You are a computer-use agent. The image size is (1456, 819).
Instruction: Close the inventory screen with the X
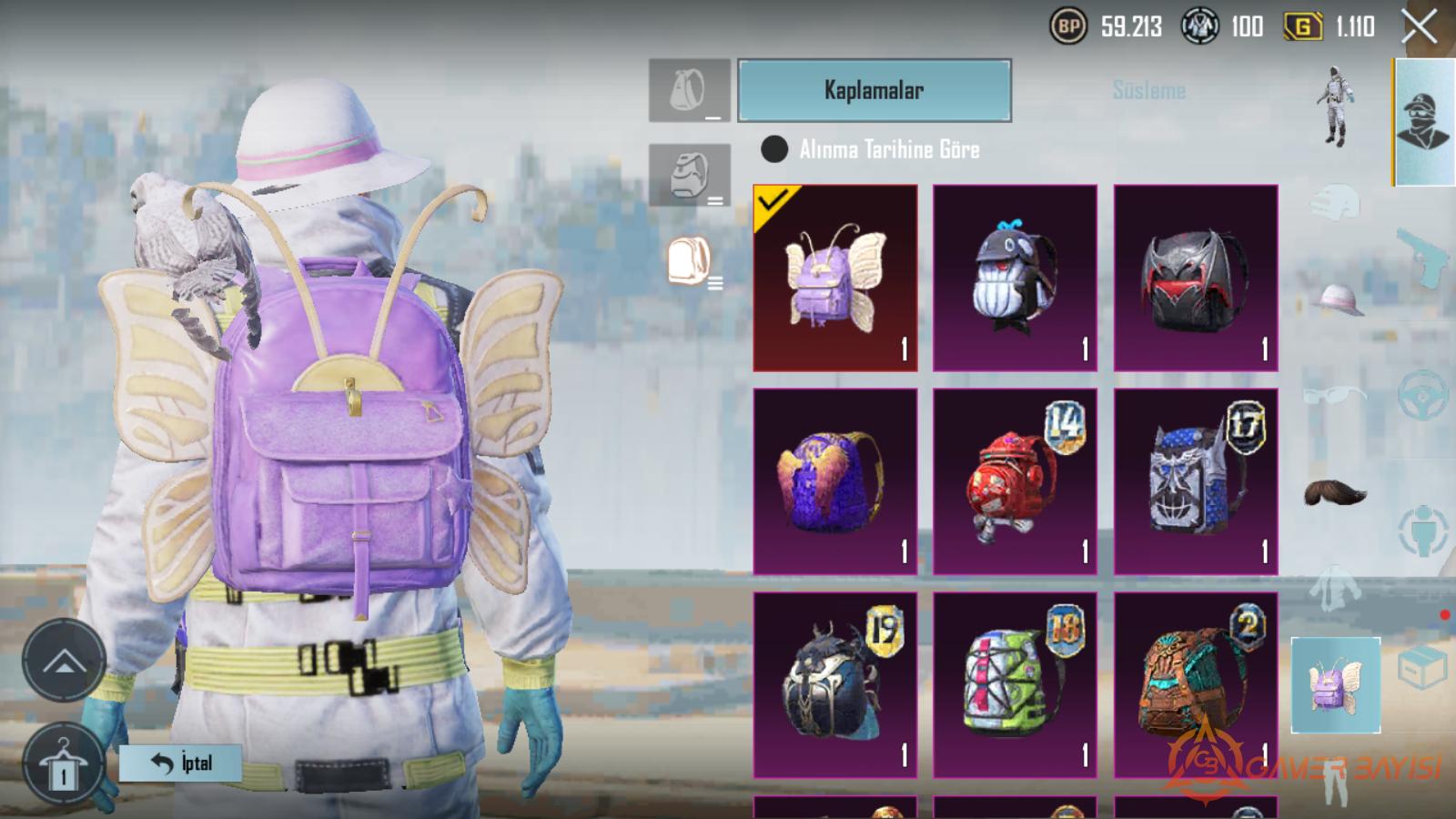pos(1419,27)
